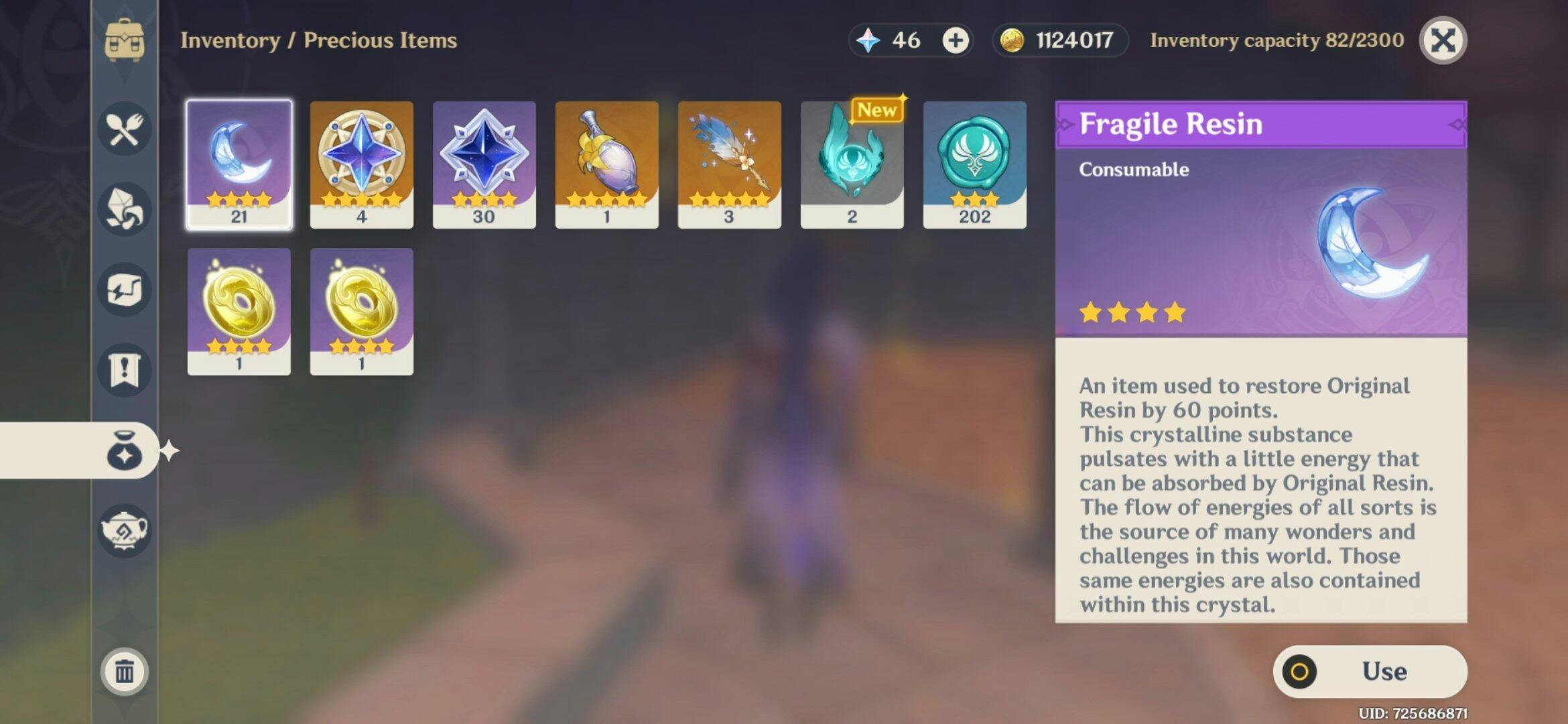
Task: Use the selected Fragile Resin
Action: tap(1370, 671)
